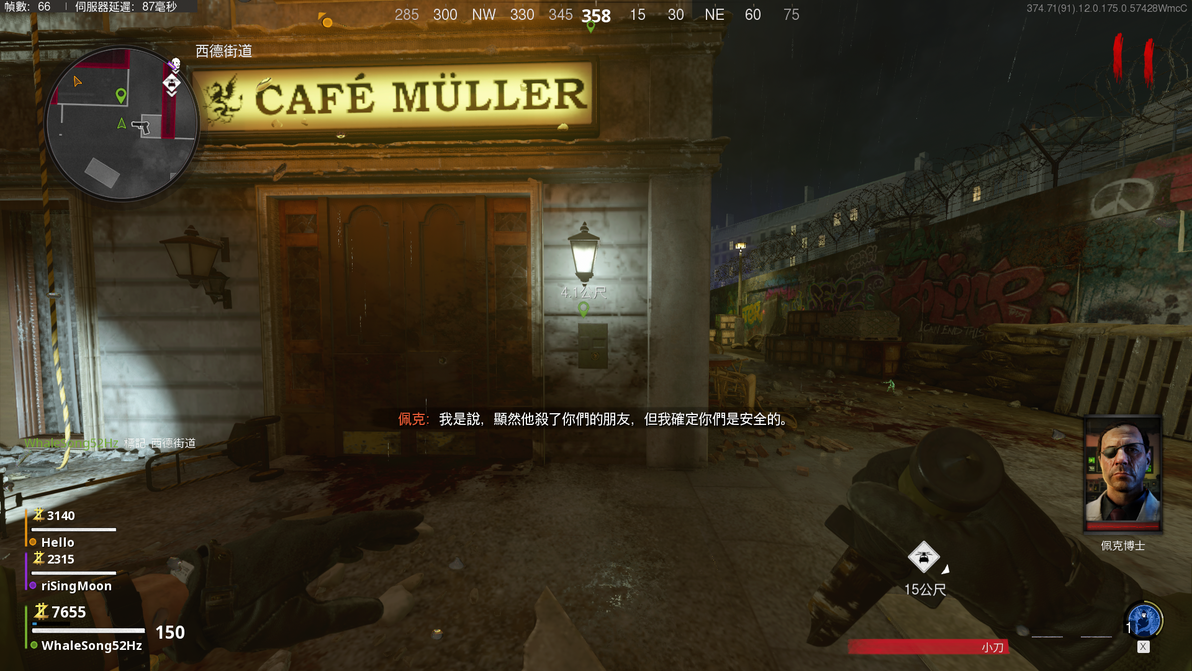The width and height of the screenshot is (1192, 671).
Task: Select player Hello in the squad list
Action: coord(58,542)
